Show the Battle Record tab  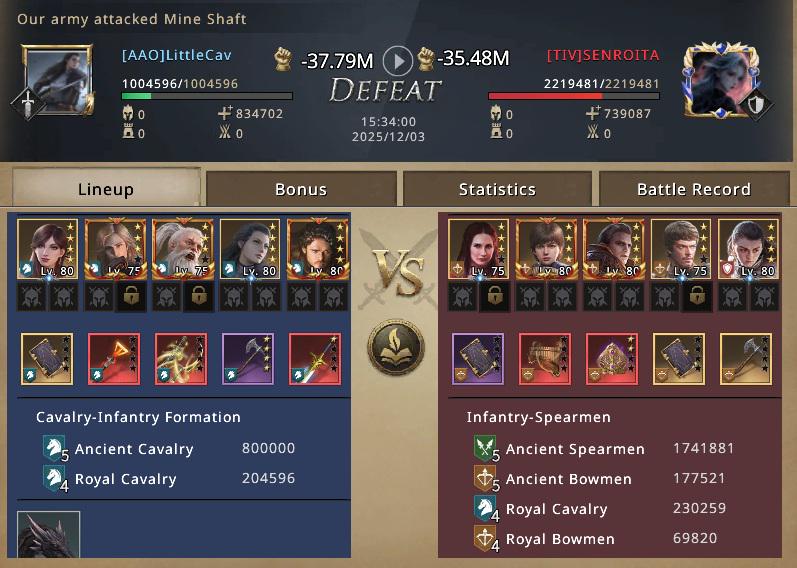(693, 189)
